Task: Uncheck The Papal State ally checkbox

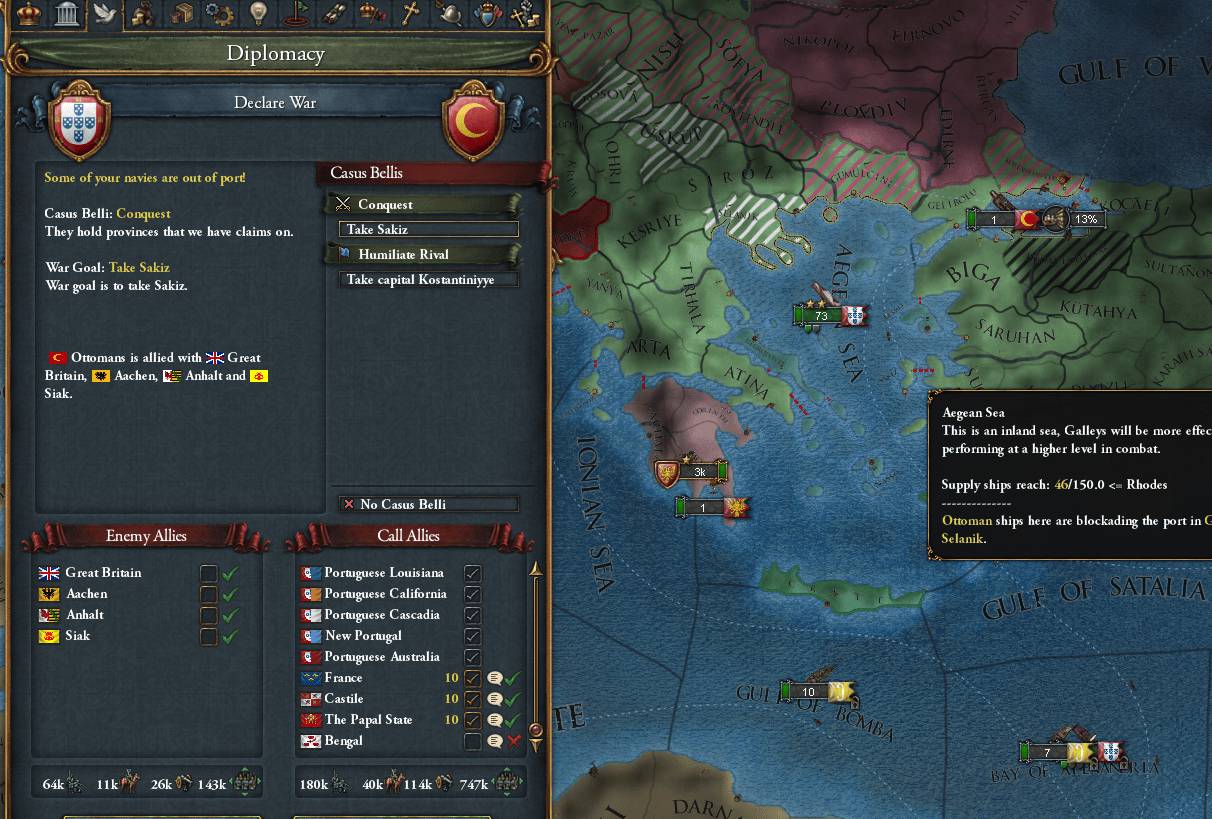Action: pos(473,720)
